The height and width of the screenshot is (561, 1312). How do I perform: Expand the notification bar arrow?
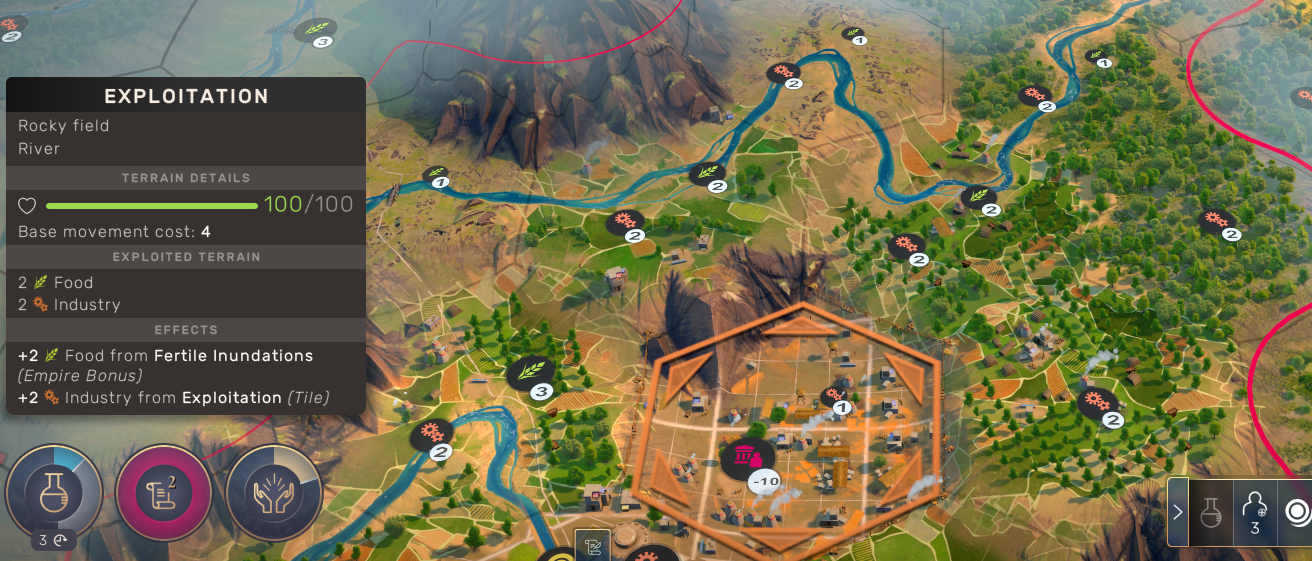[1178, 512]
